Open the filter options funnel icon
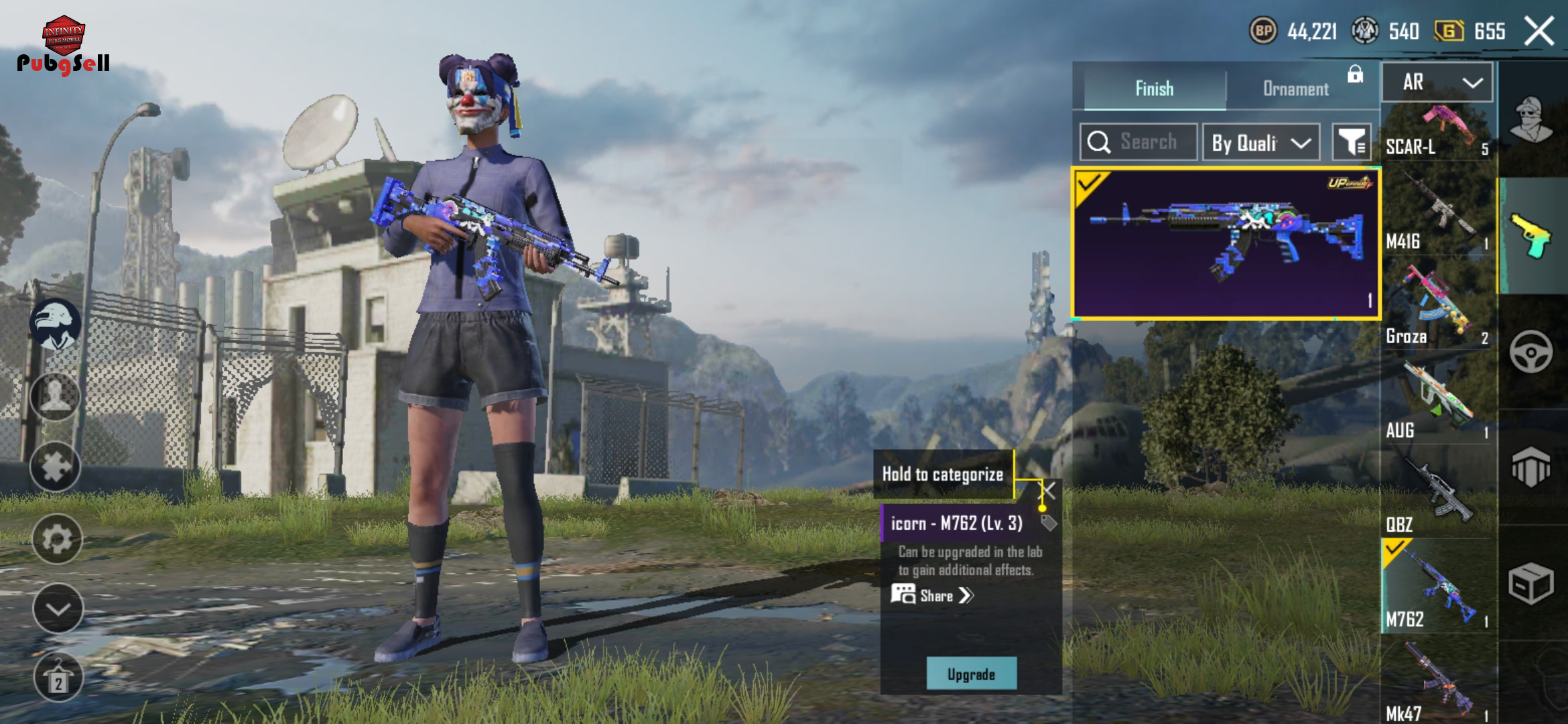Viewport: 1568px width, 724px height. pyautogui.click(x=1351, y=142)
